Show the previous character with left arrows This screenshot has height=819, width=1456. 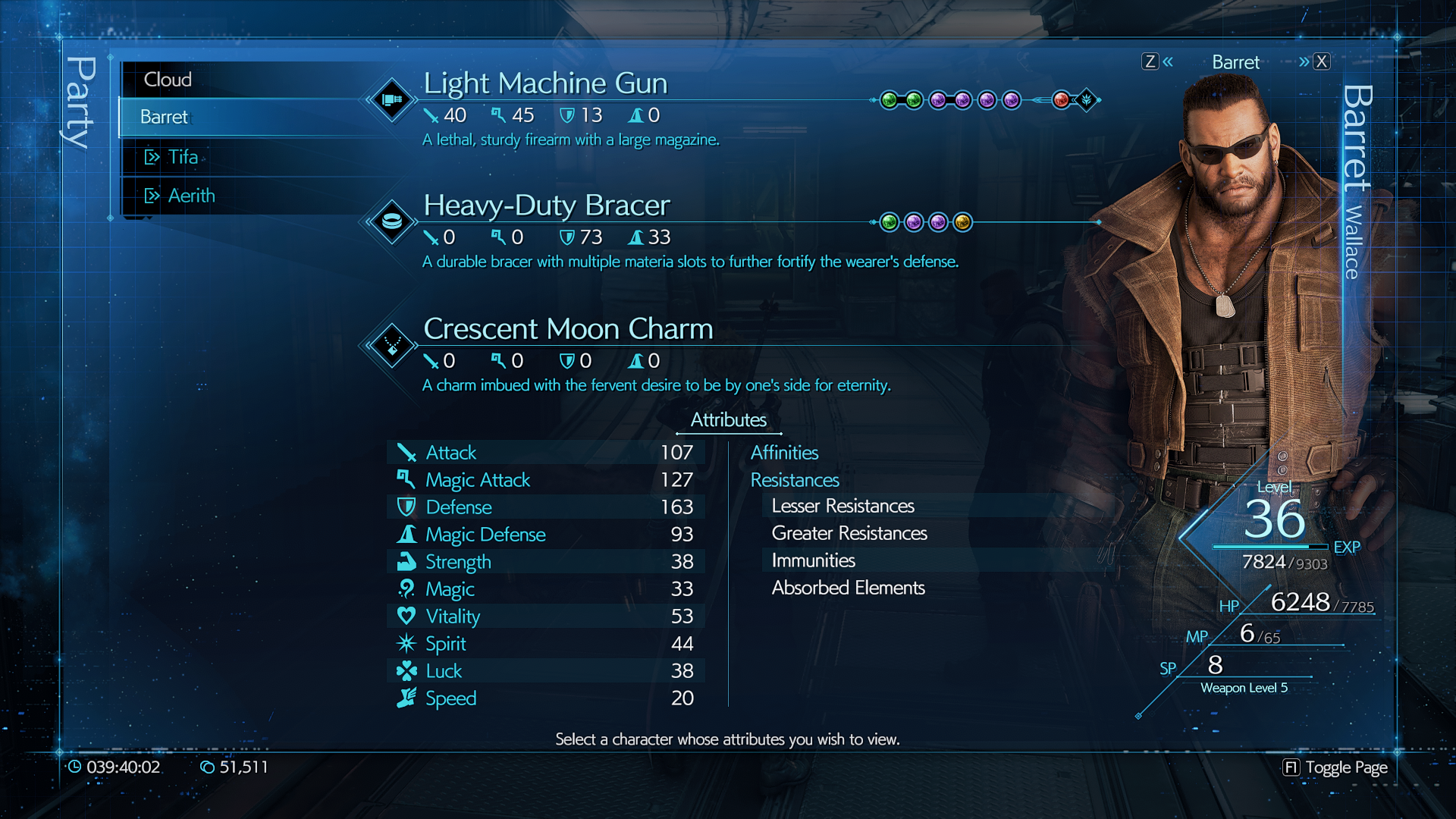(1159, 61)
